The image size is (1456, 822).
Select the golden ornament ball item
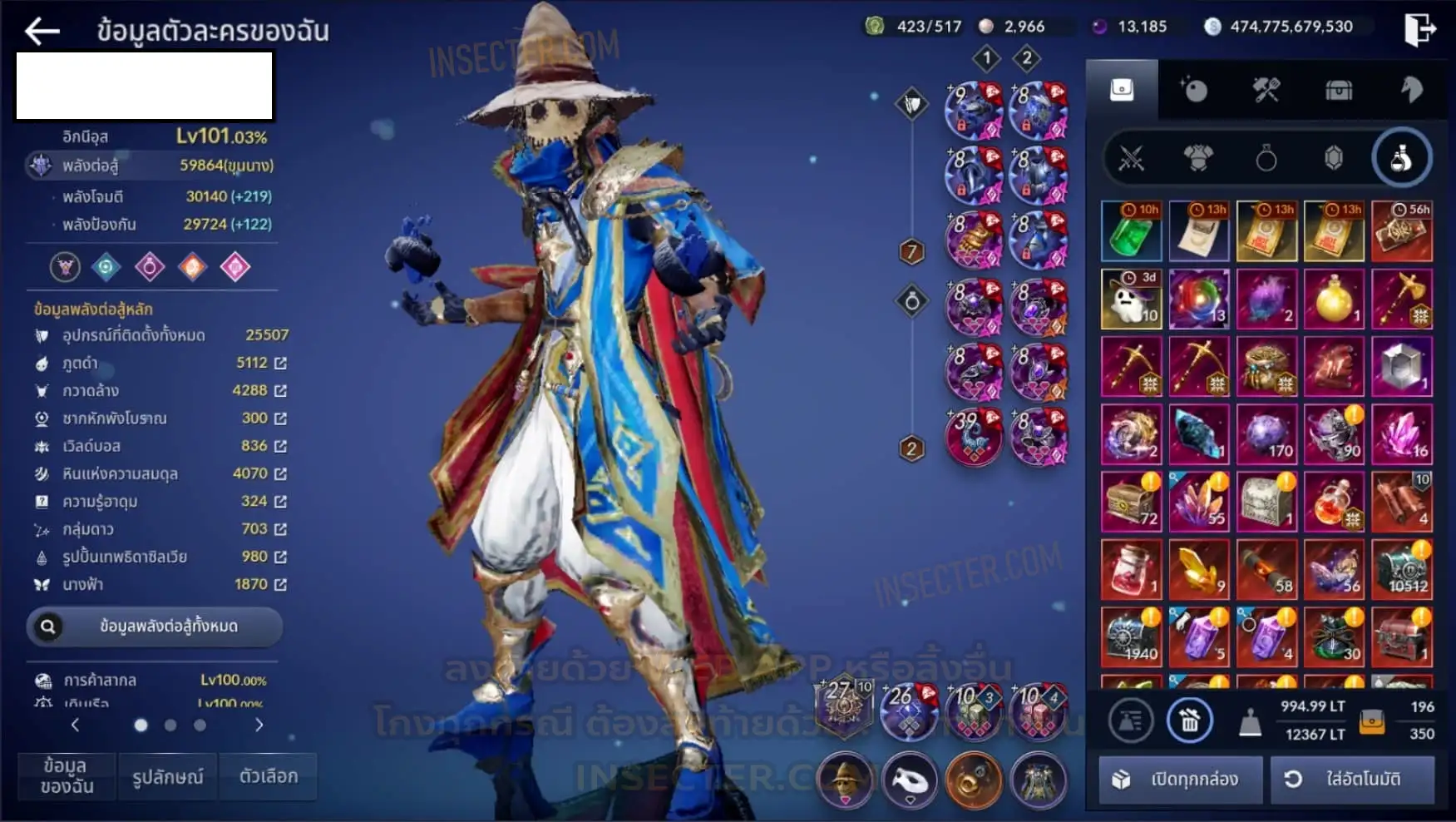pyautogui.click(x=1334, y=299)
